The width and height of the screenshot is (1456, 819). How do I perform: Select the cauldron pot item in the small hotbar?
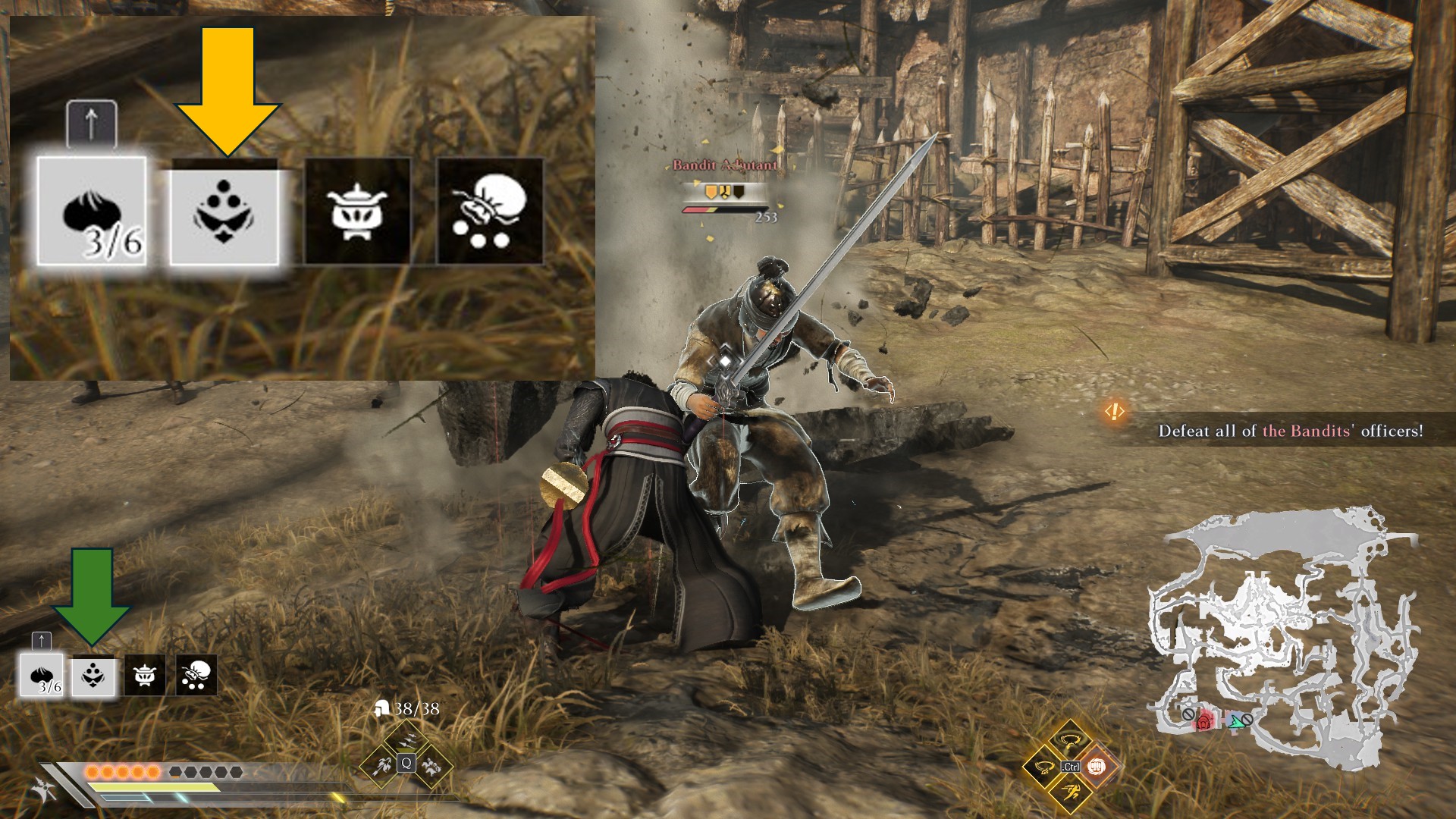coord(145,675)
